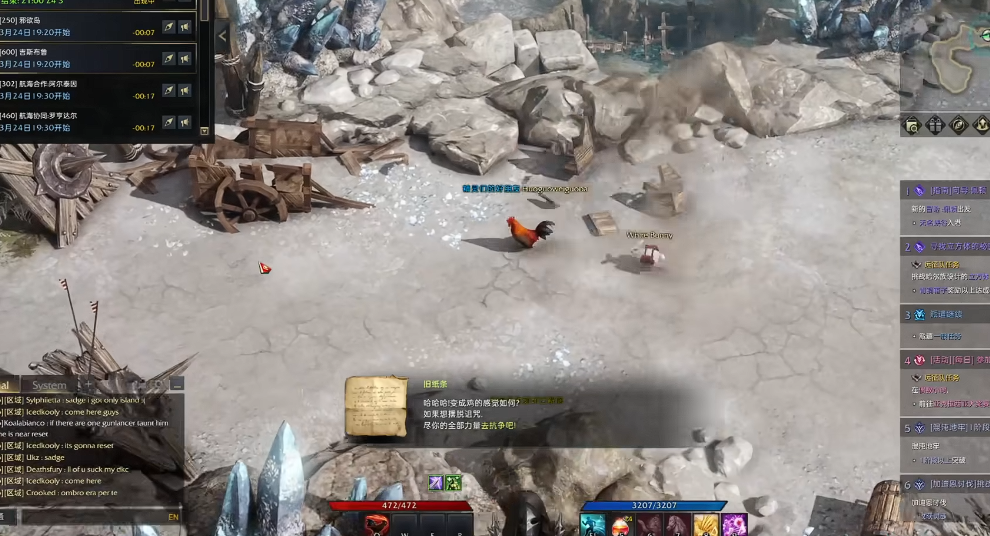Use the golden skill on the hotbar
Screen dimensions: 990x536
706,525
